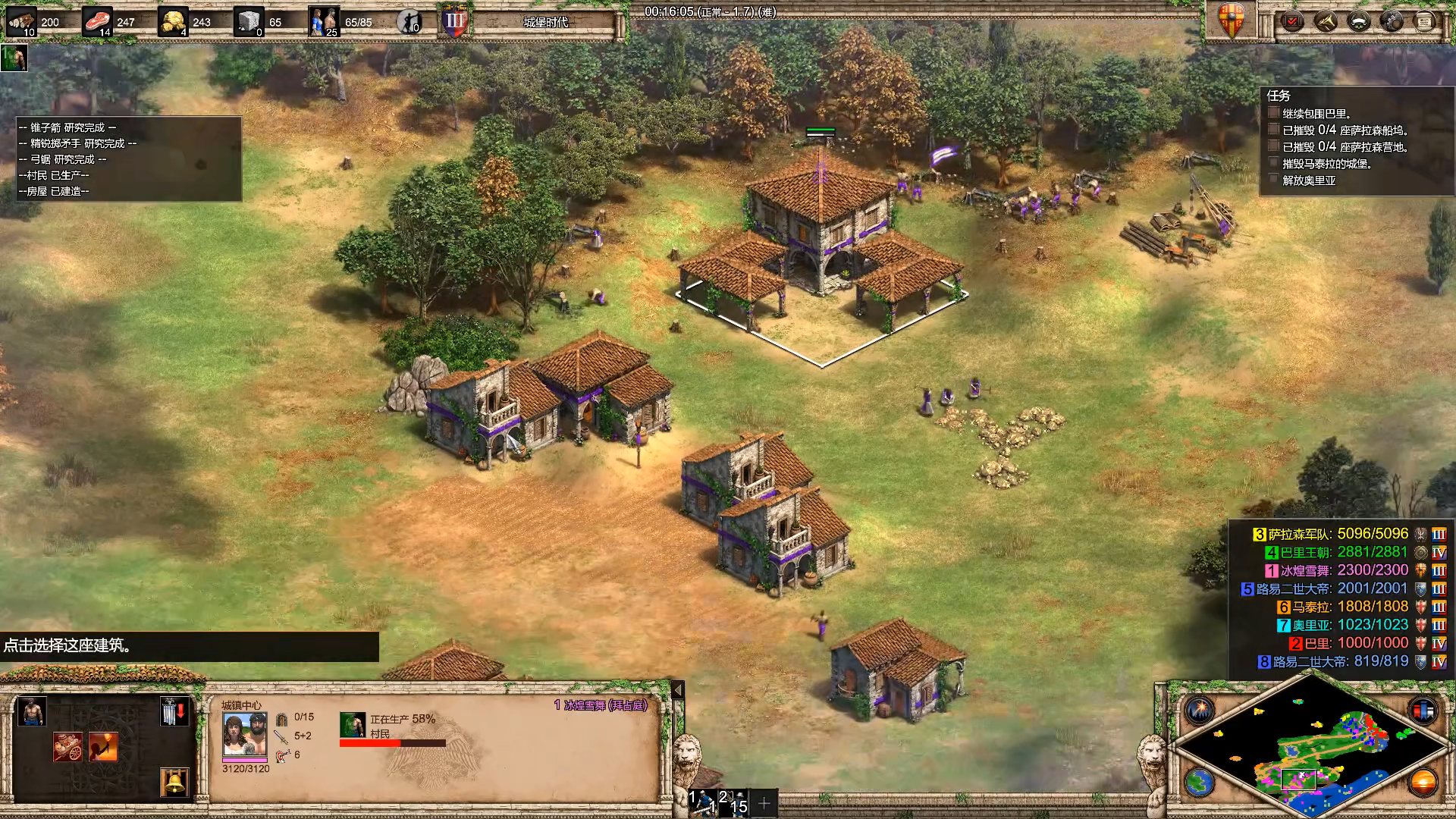This screenshot has height=819, width=1456.
Task: Open the main menu scroll button
Action: pos(1425,21)
